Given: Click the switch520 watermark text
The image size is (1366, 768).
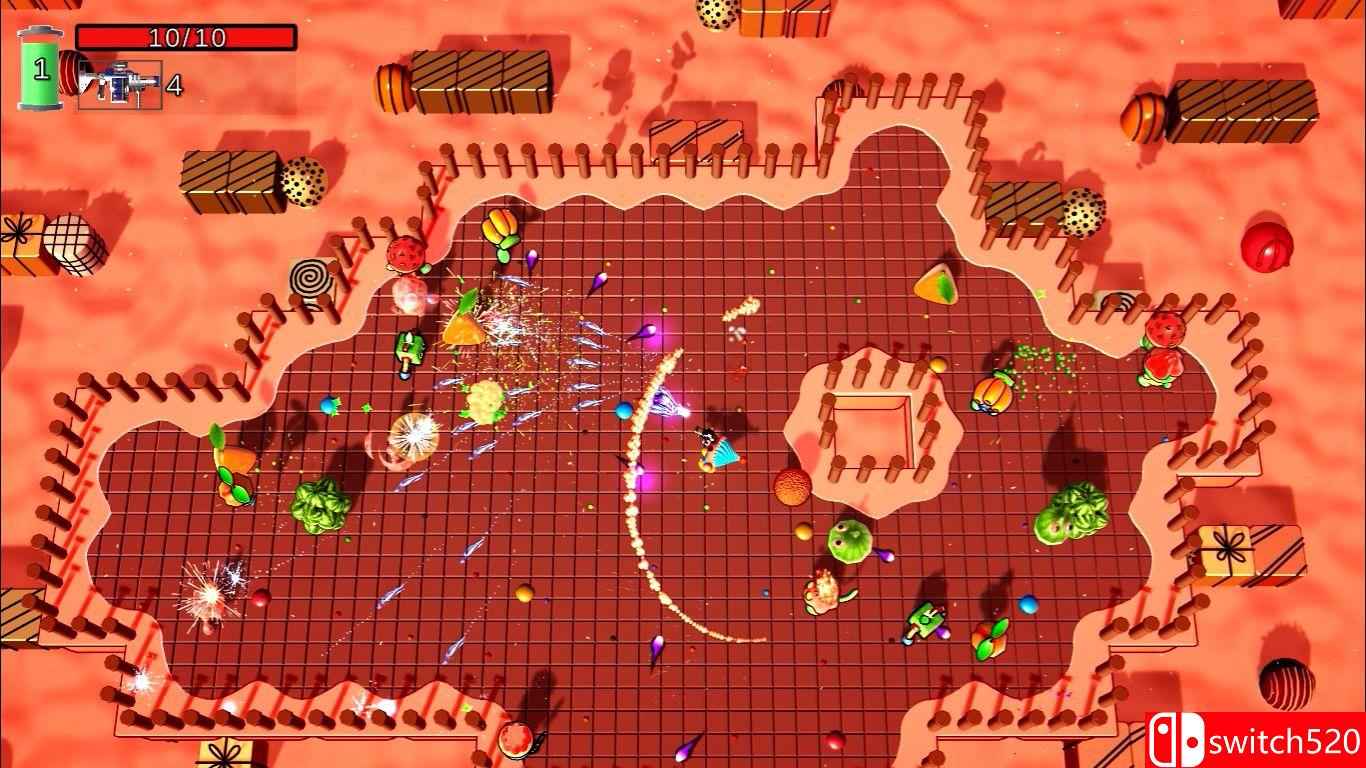Looking at the screenshot, I should pos(1285,740).
